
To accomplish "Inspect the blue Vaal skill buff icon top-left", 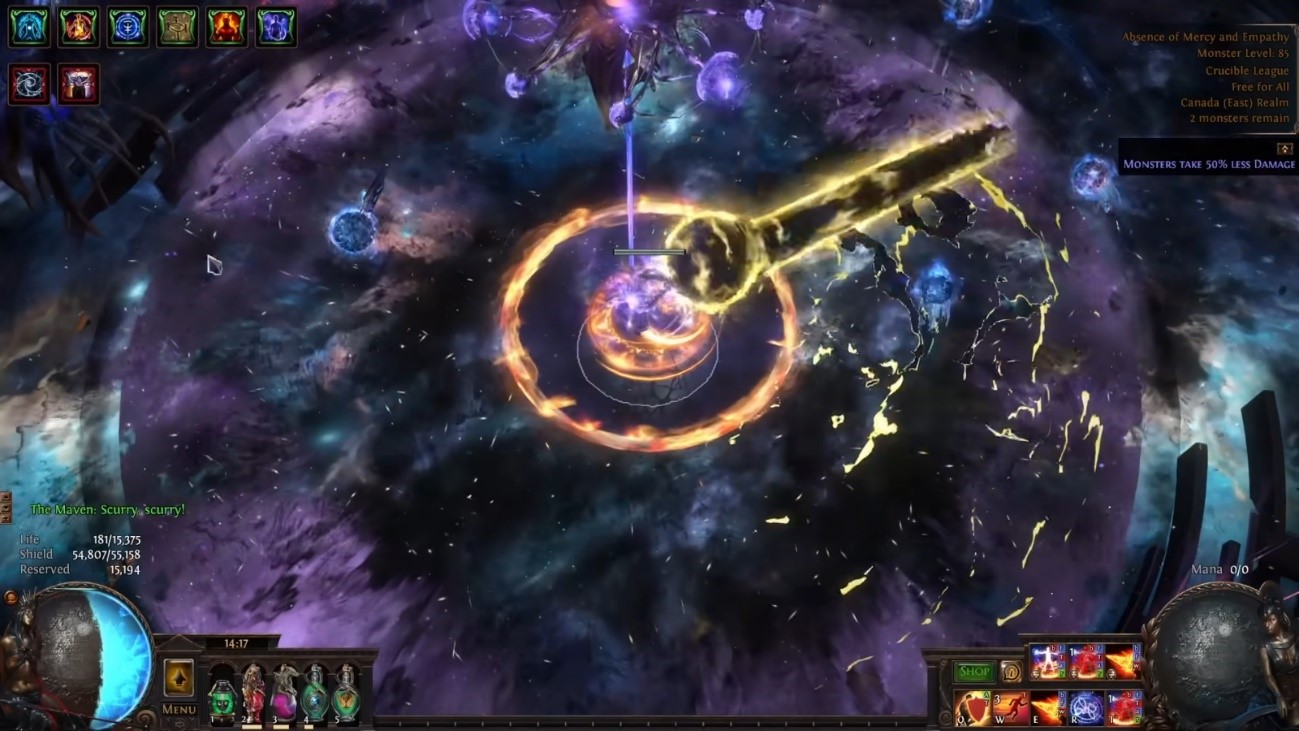I will tap(29, 27).
